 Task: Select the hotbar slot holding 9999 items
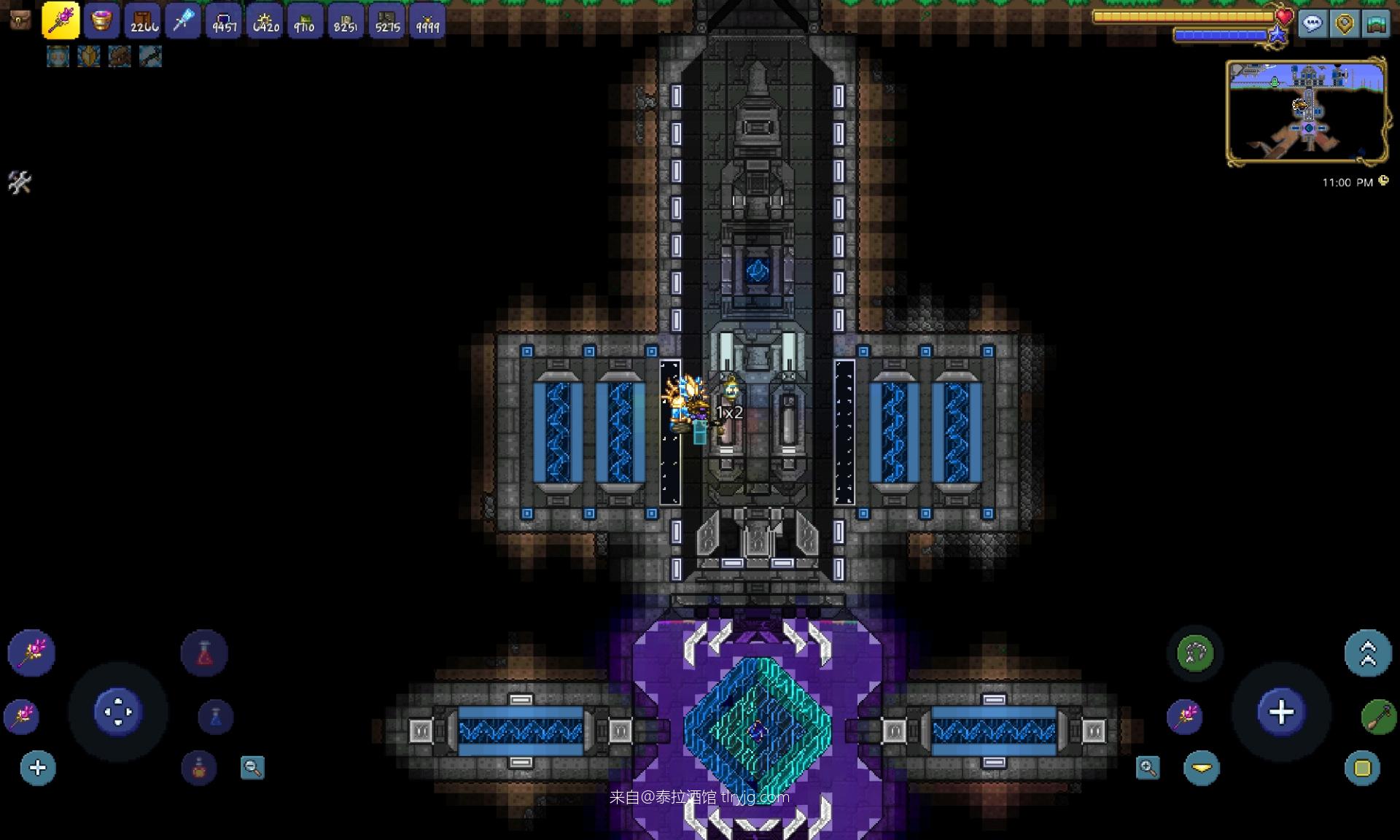point(427,20)
